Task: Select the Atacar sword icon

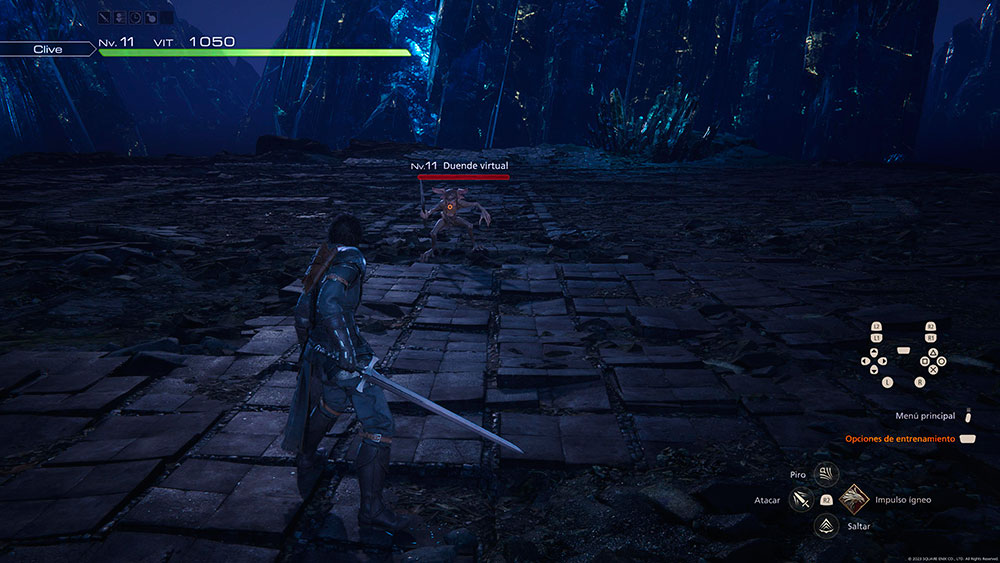Action: tap(799, 498)
